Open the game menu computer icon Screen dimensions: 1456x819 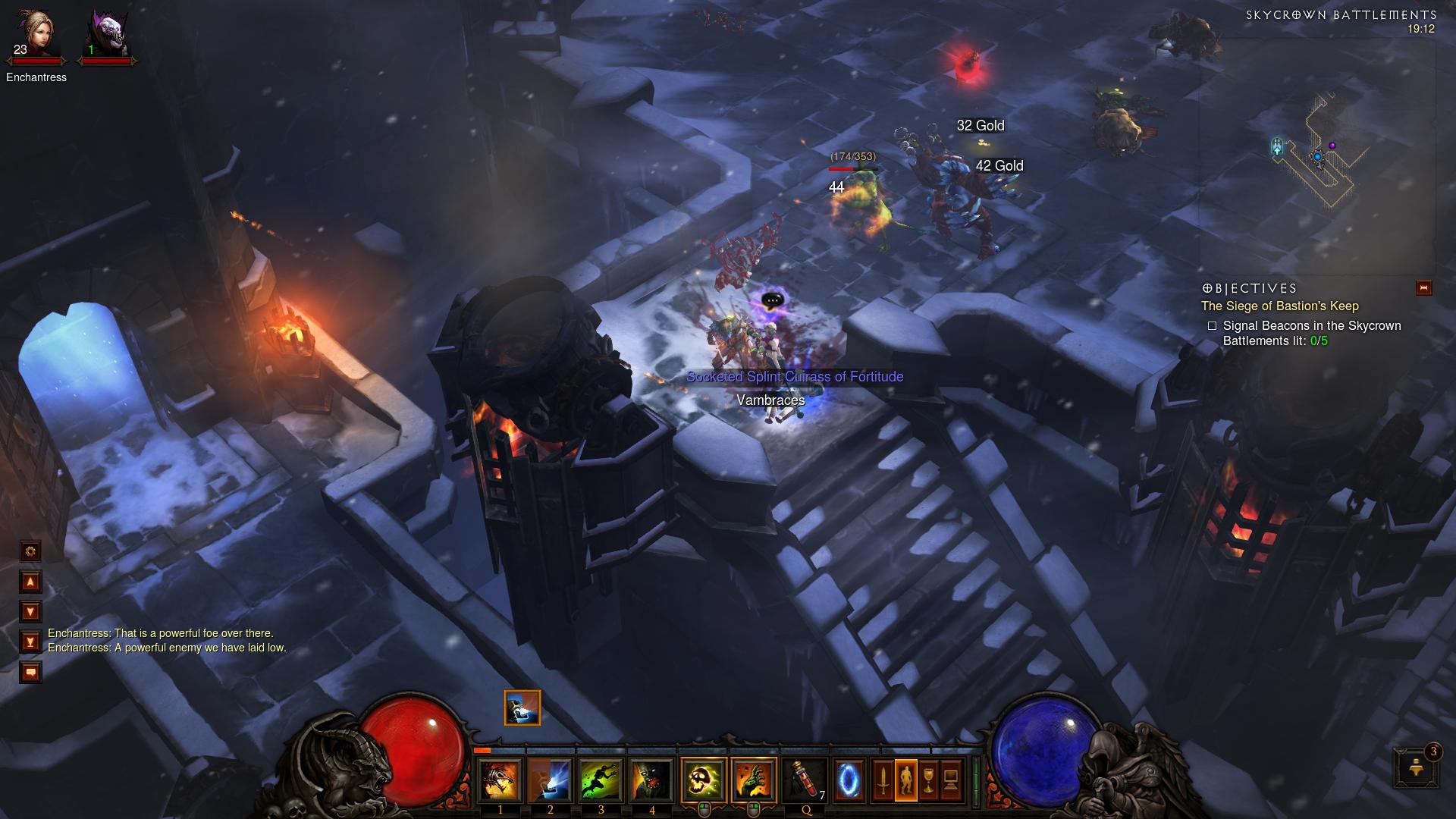coord(951,780)
